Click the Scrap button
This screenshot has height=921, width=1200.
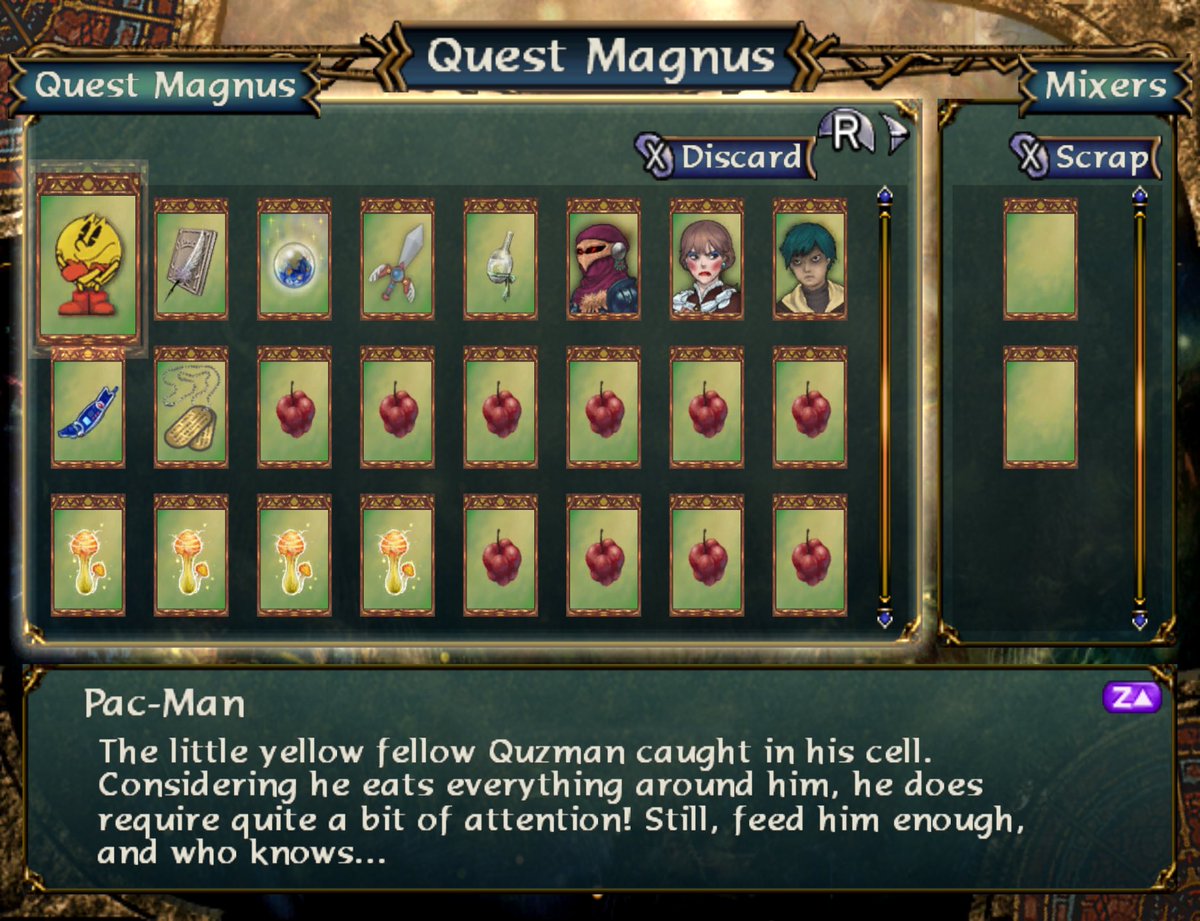coord(1087,157)
